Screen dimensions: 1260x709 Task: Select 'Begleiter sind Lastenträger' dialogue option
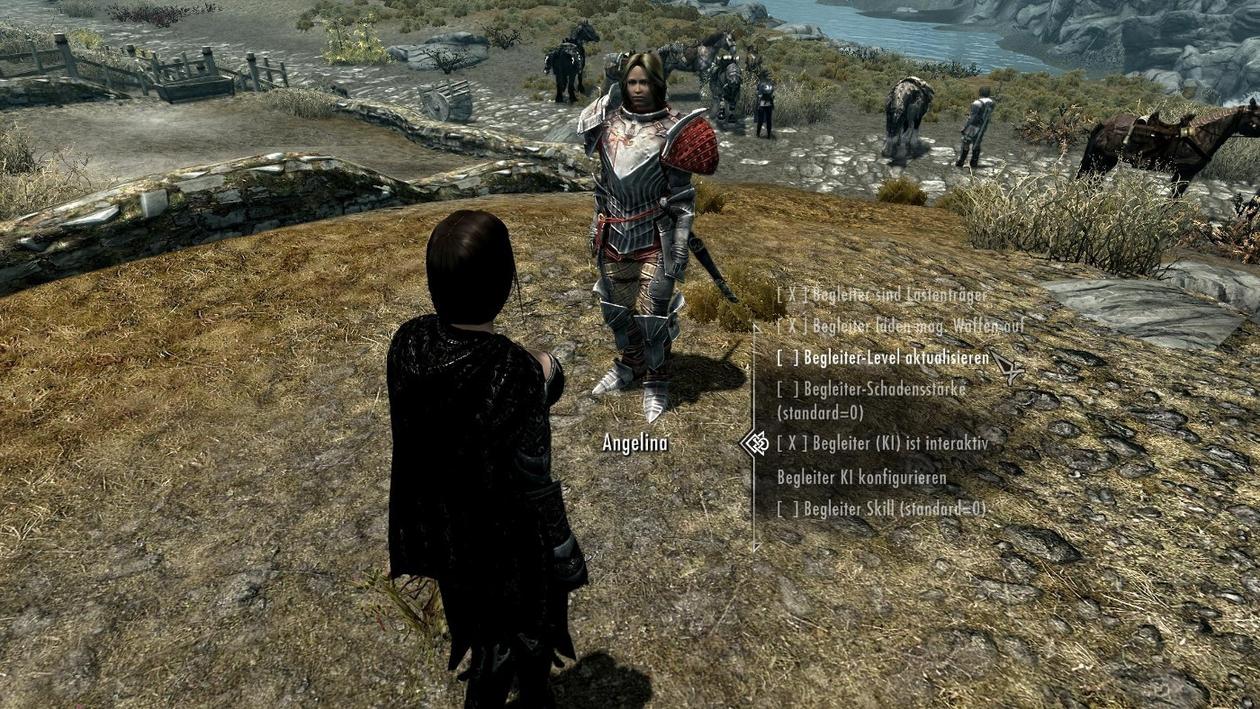click(882, 295)
